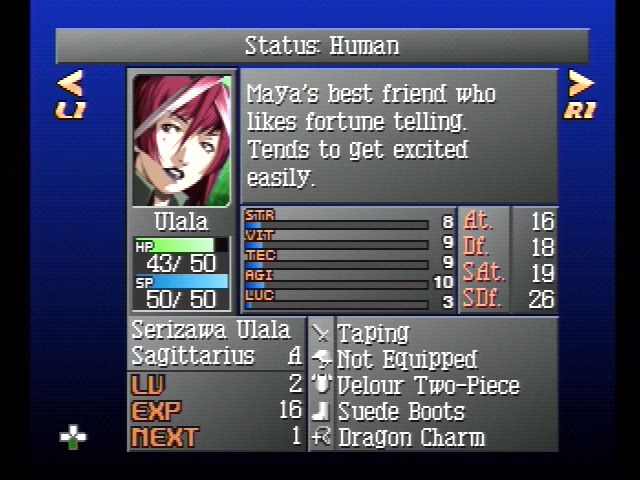
Task: Choose the Not Equipped headgear slot
Action: (407, 359)
